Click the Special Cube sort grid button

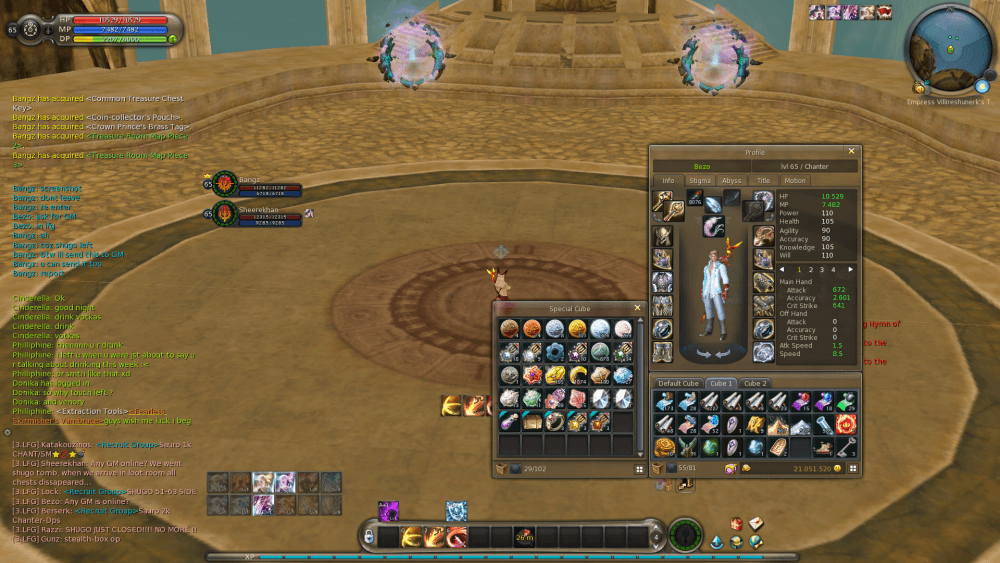point(638,468)
